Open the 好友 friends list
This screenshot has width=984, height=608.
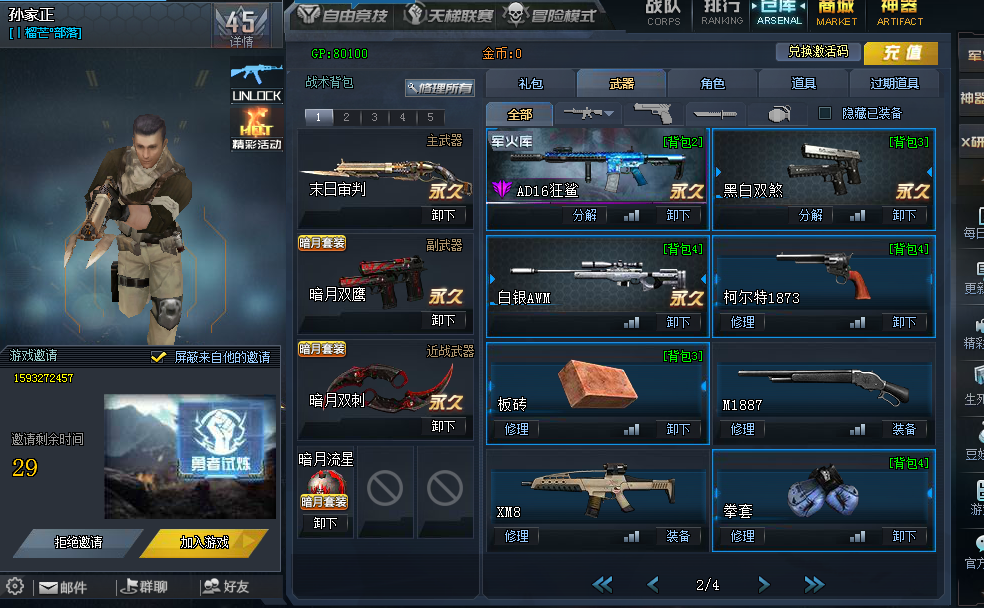tap(225, 587)
